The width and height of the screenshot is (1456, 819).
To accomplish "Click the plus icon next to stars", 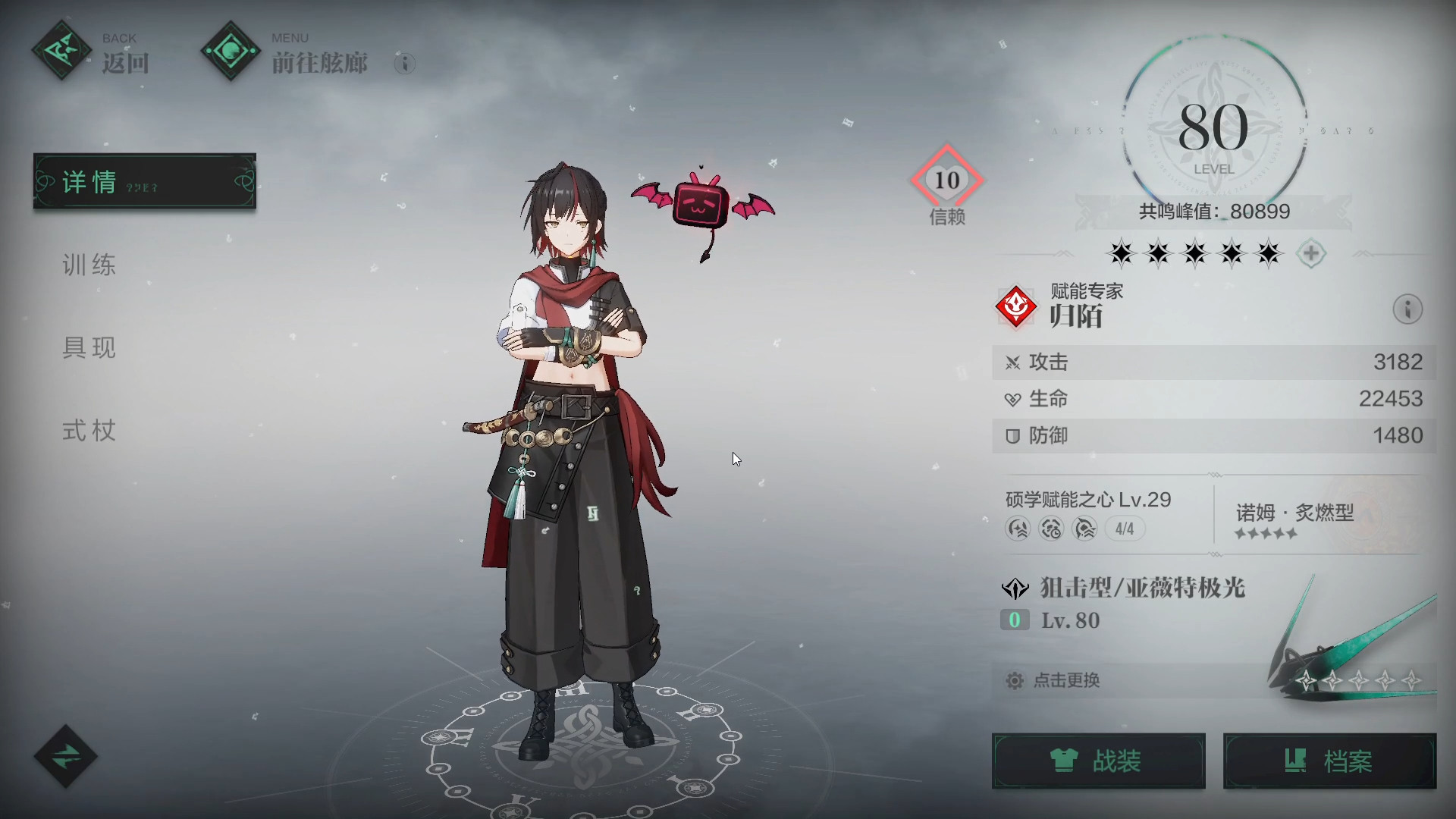I will (1311, 253).
